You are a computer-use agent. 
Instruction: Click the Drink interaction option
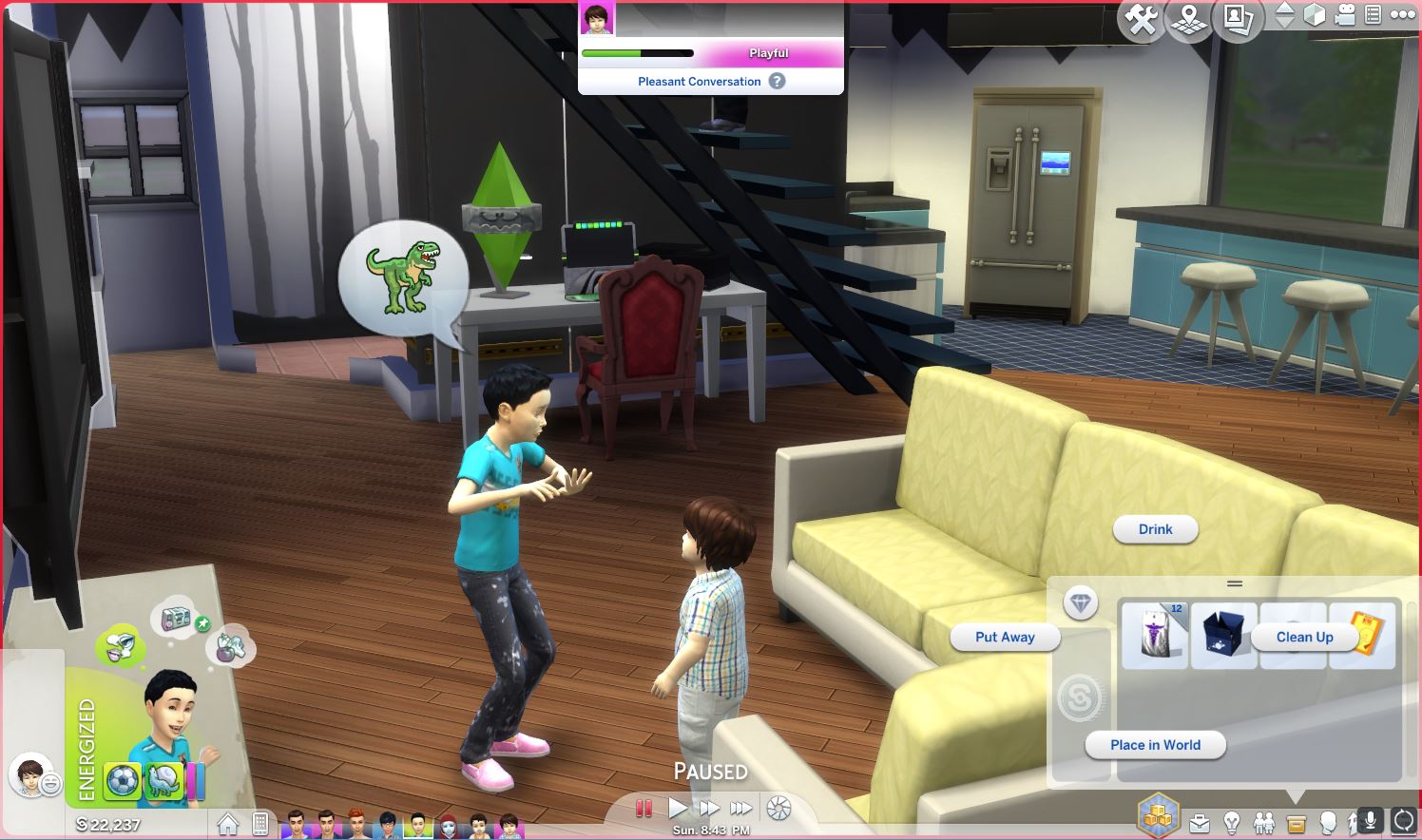[x=1155, y=529]
